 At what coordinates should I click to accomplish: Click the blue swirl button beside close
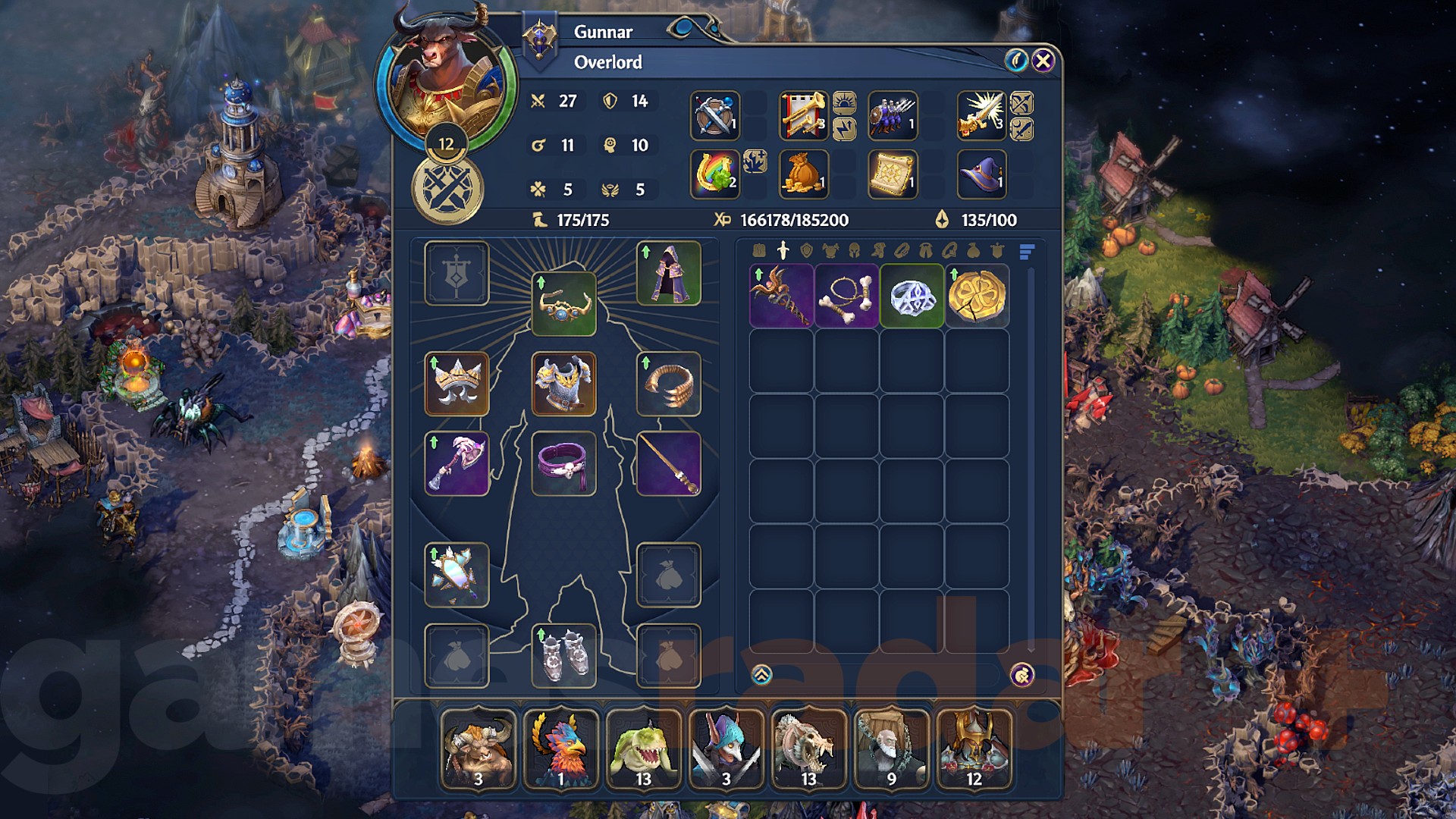tap(1015, 60)
